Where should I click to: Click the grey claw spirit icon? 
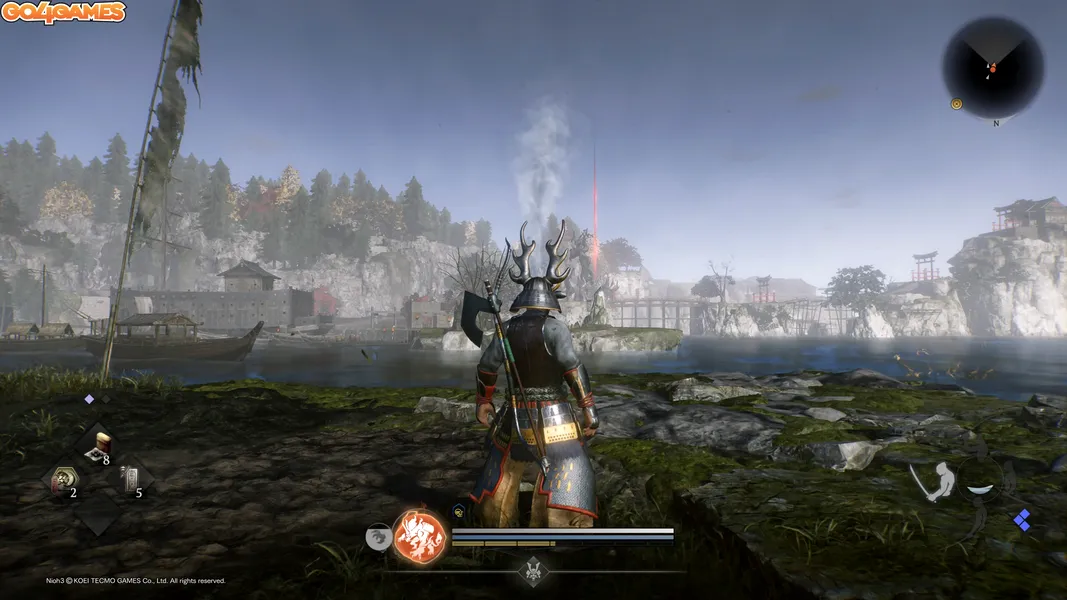click(379, 537)
